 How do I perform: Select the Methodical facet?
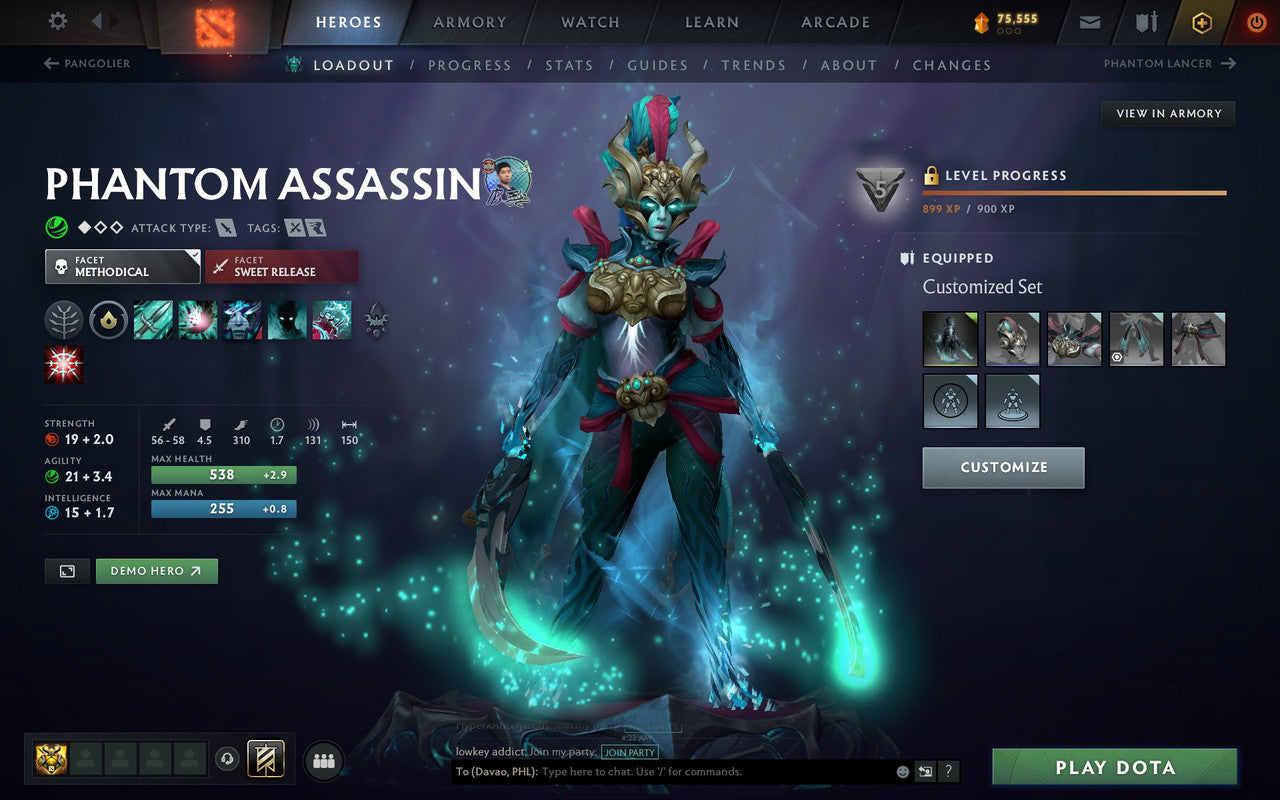pos(122,267)
